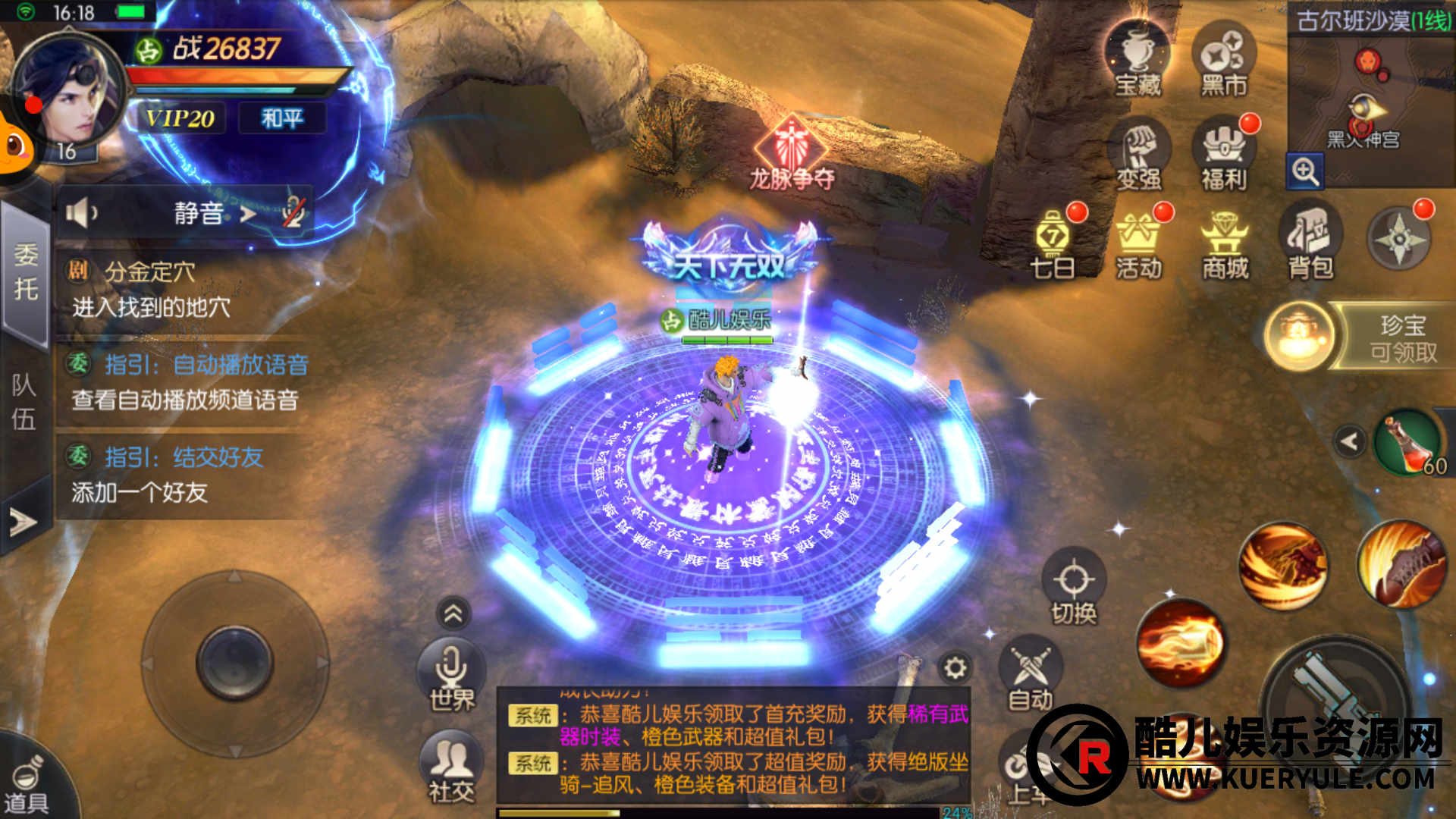Open the 商城 shop

(1225, 243)
